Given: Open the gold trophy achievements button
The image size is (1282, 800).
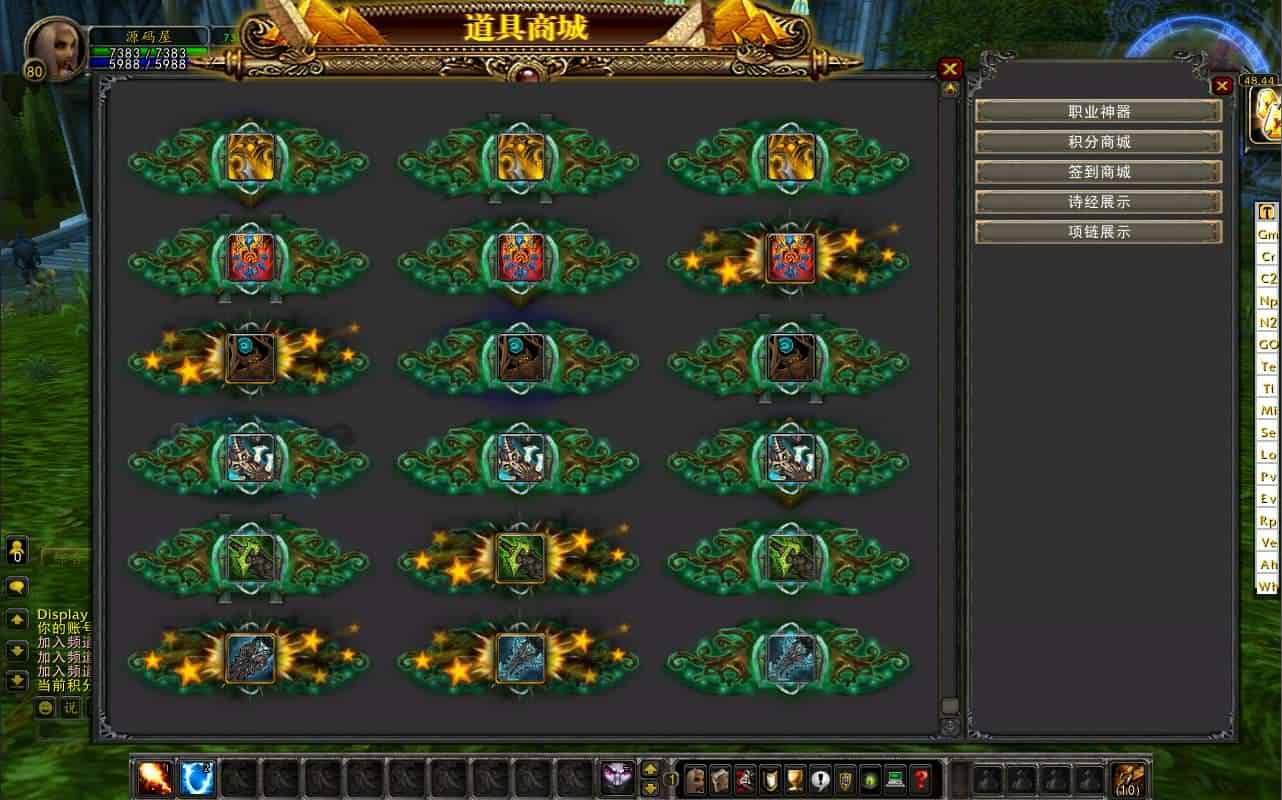Looking at the screenshot, I should 795,779.
